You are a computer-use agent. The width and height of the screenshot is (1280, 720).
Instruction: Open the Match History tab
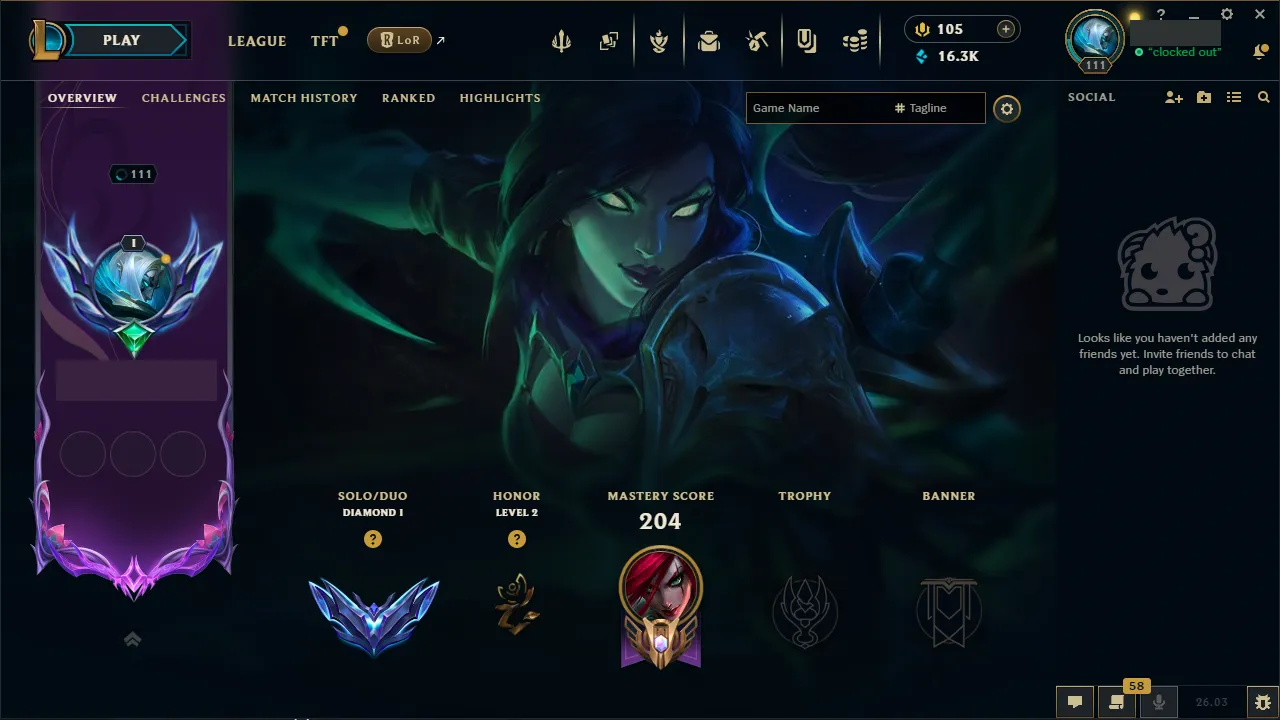(x=304, y=97)
